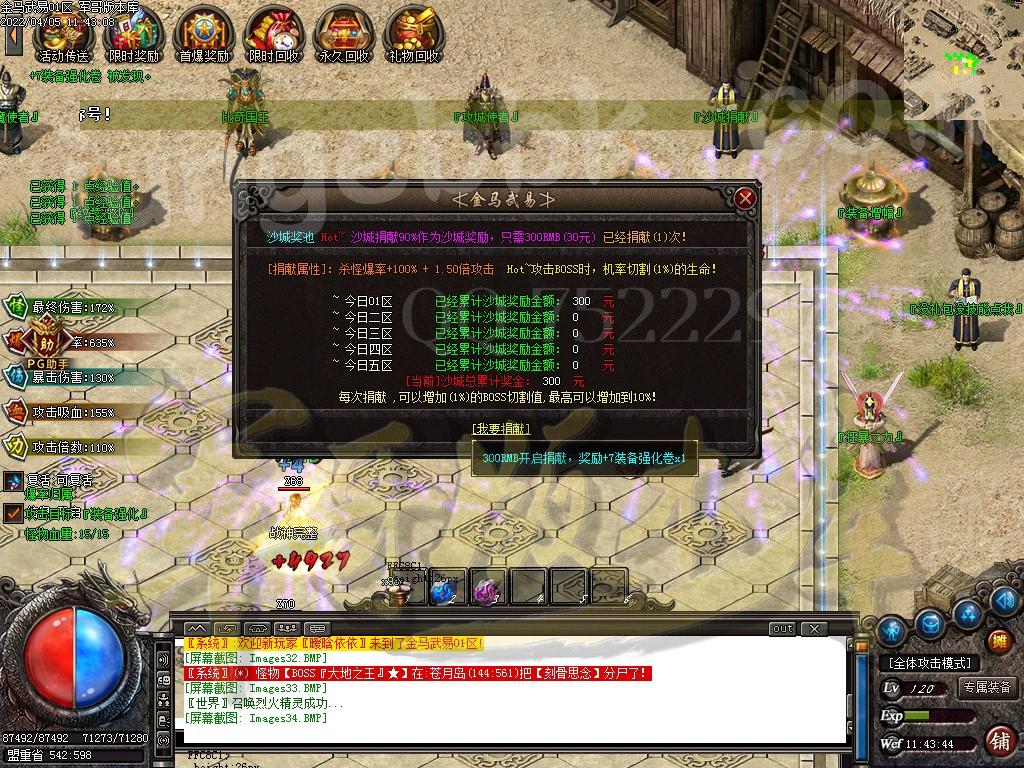This screenshot has width=1024, height=768.
Task: Click the chat window's out button
Action: pyautogui.click(x=782, y=629)
